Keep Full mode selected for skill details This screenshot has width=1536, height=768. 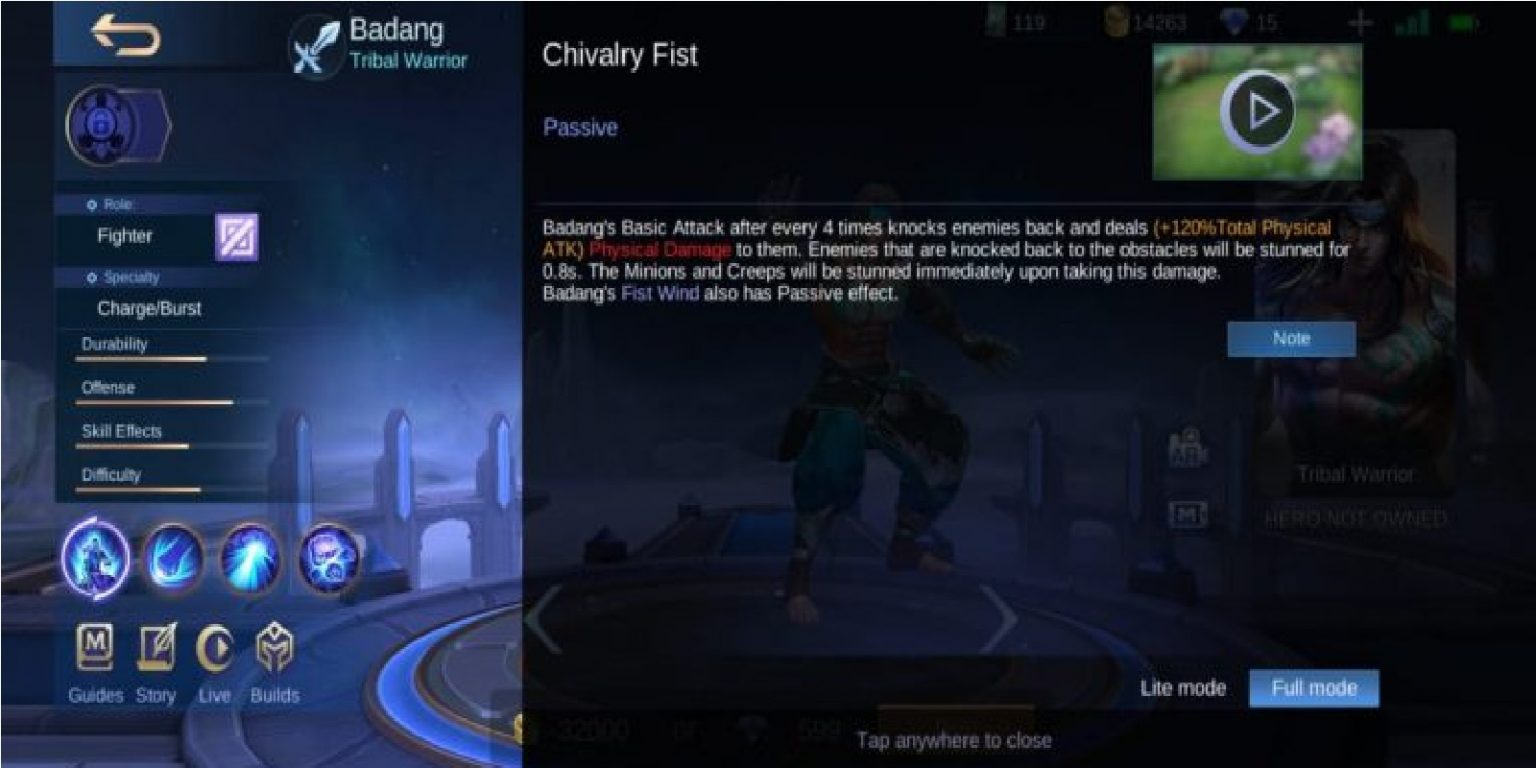click(1313, 688)
